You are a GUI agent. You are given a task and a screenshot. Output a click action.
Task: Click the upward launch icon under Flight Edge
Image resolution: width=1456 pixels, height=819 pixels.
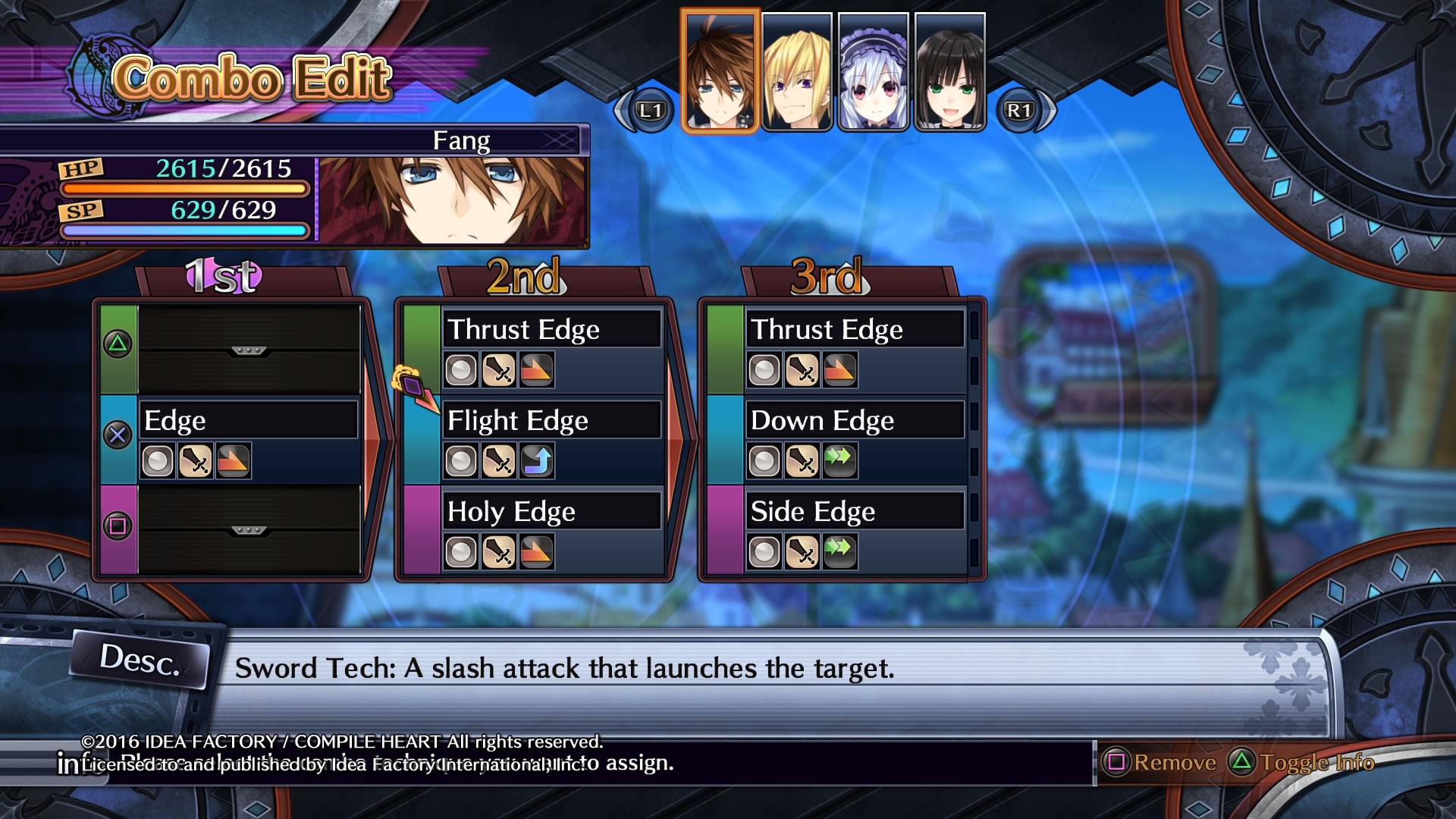click(x=537, y=460)
